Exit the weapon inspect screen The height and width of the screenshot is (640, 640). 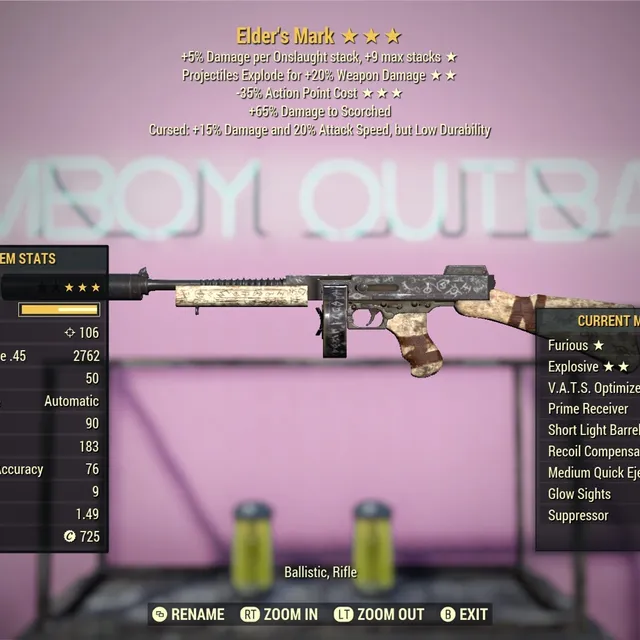465,614
